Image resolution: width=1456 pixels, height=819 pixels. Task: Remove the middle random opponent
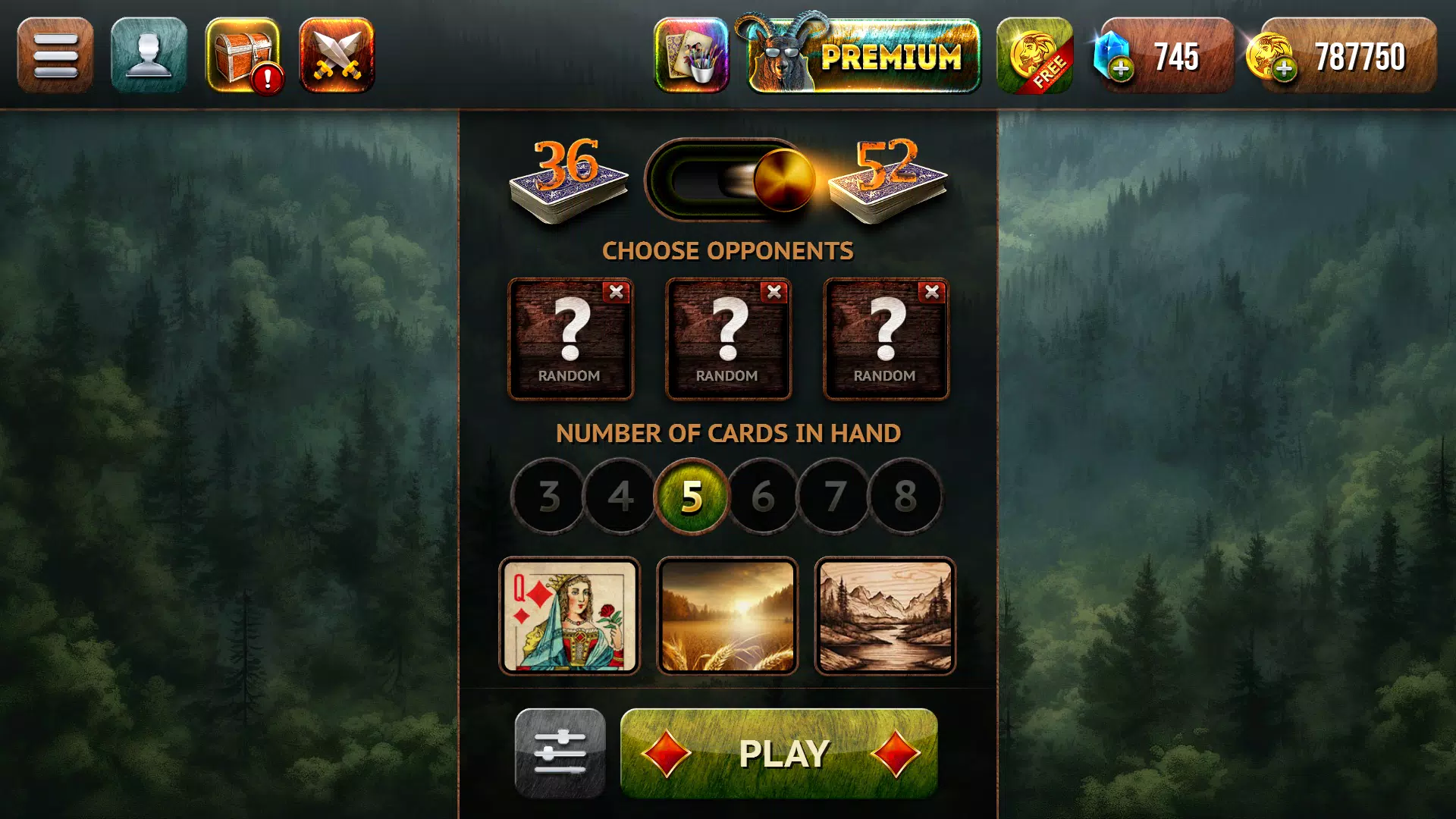pos(775,290)
